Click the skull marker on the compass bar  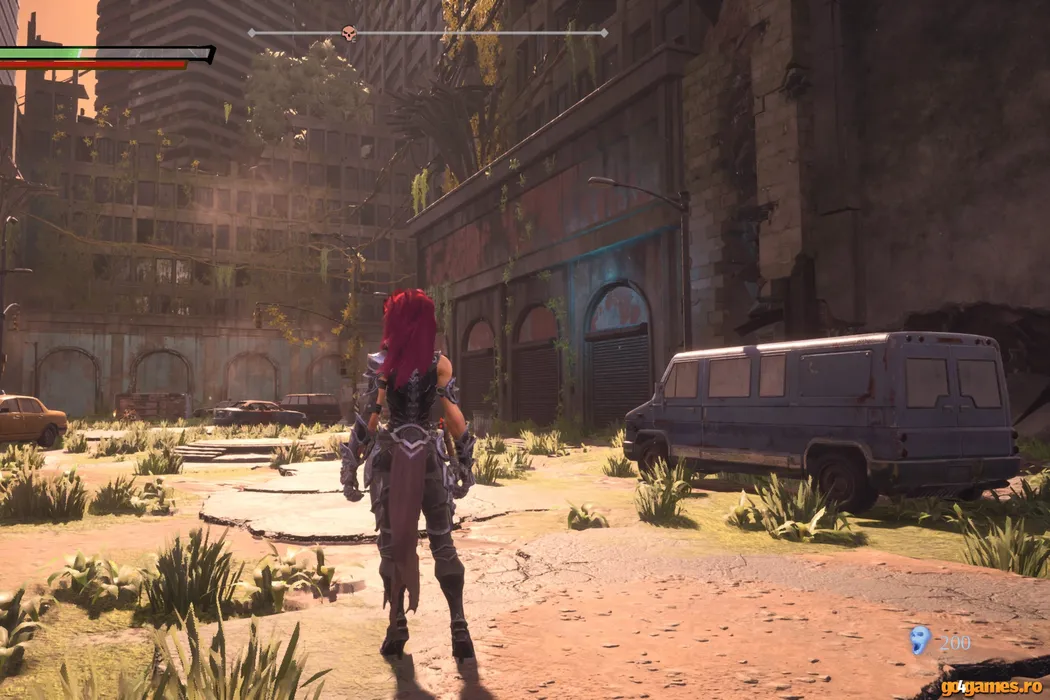coord(349,34)
